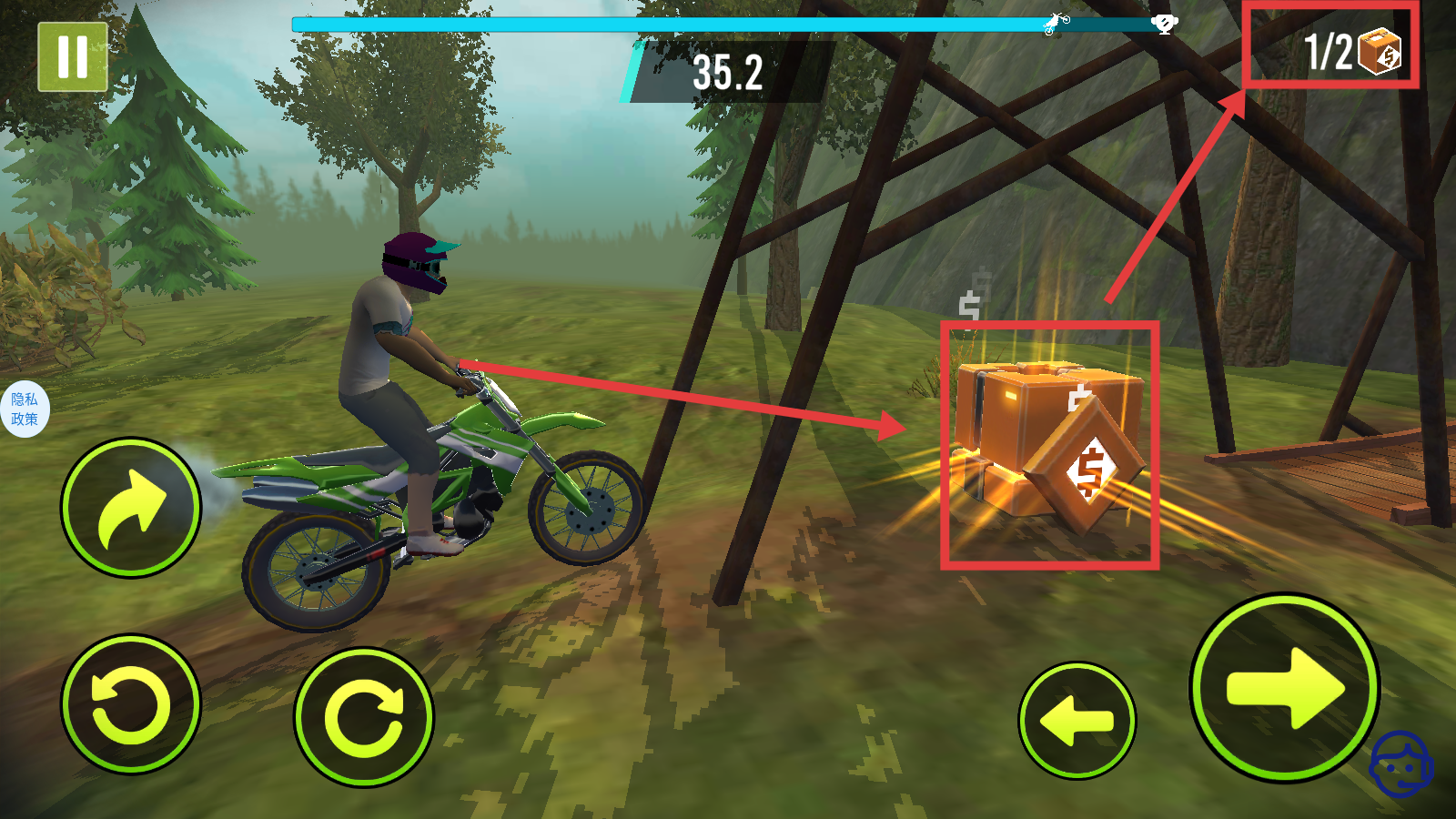Open the privacy policy bubble
This screenshot has width=1456, height=819.
pyautogui.click(x=25, y=409)
